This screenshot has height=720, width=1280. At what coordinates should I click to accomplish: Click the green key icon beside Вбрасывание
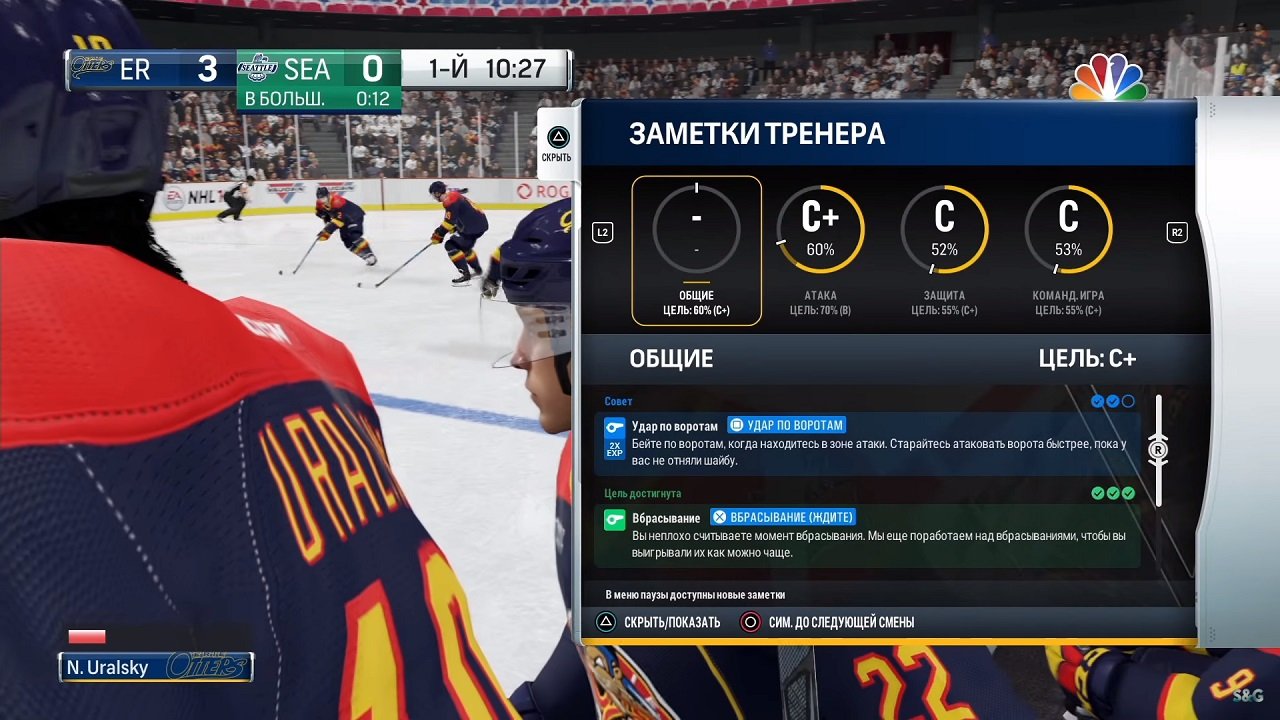click(613, 519)
